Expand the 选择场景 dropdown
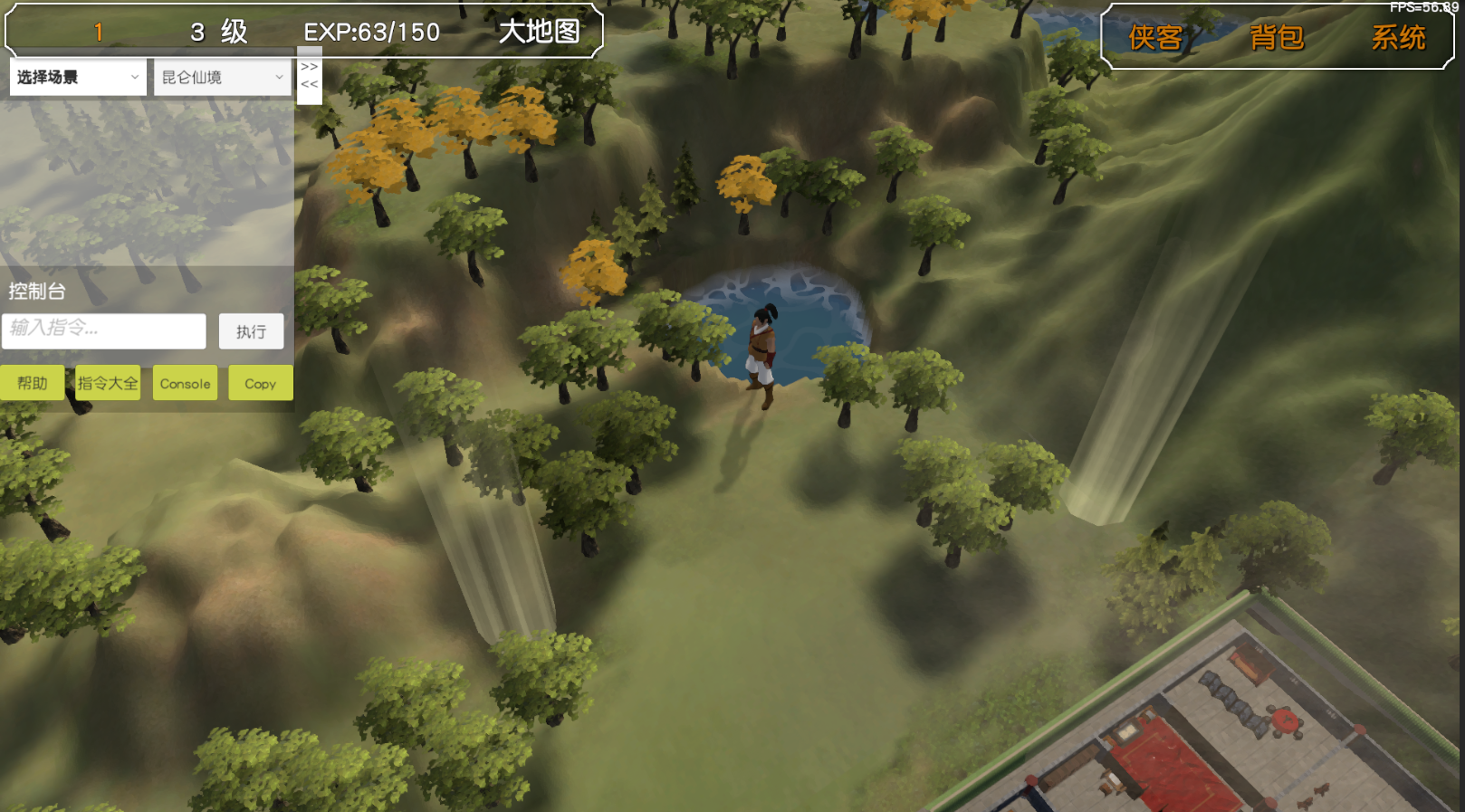This screenshot has width=1465, height=812. [78, 77]
